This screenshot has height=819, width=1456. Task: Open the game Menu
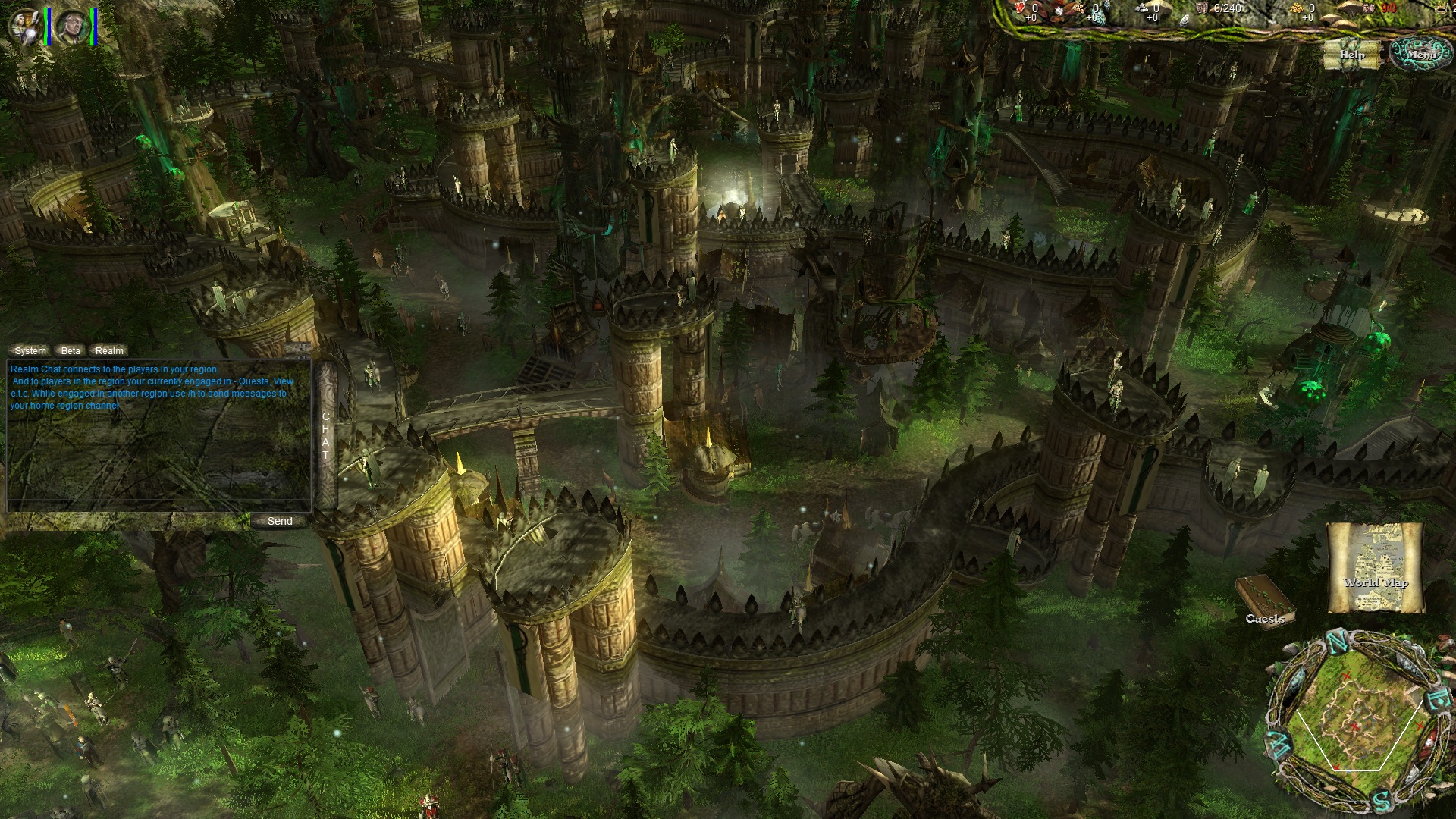1421,54
